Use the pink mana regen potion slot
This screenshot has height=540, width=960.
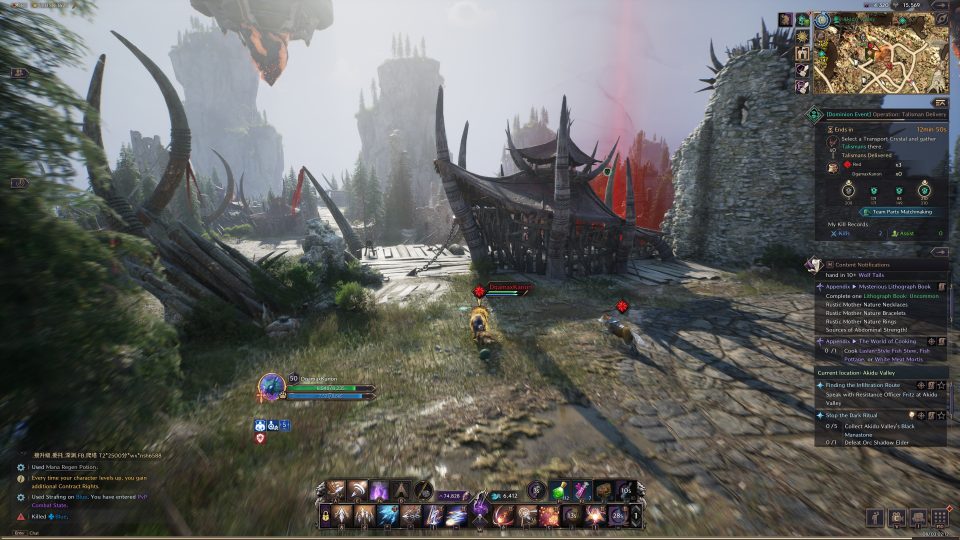point(583,490)
